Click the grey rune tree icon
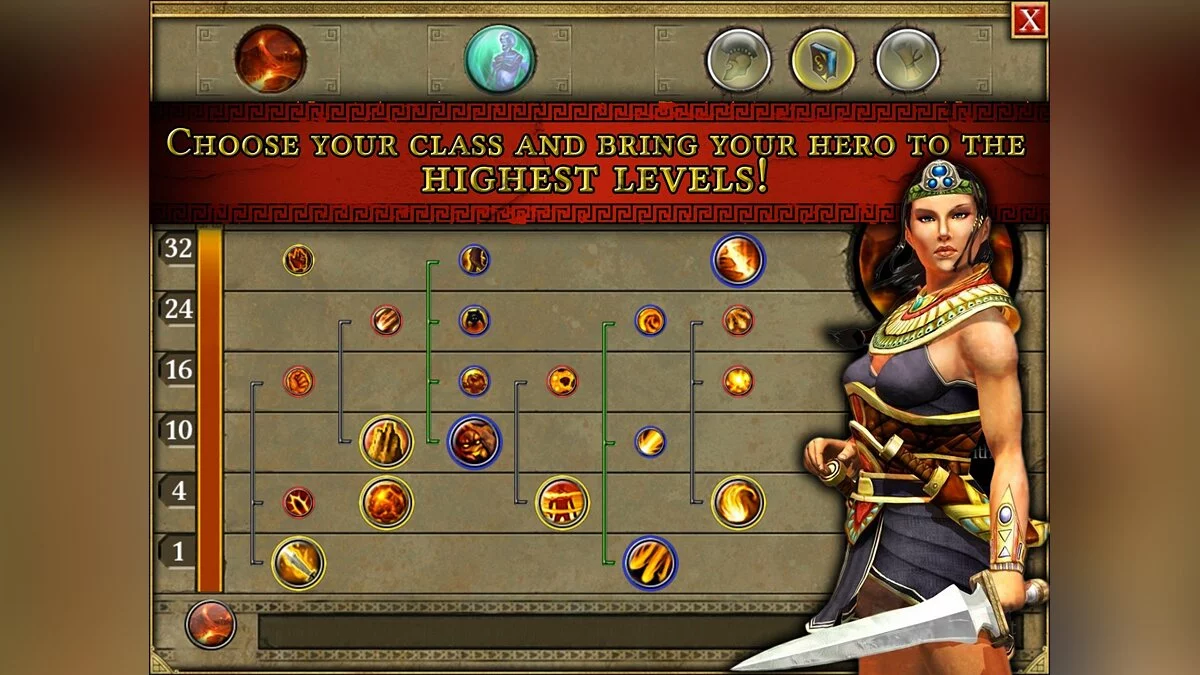This screenshot has width=1200, height=675. click(907, 60)
